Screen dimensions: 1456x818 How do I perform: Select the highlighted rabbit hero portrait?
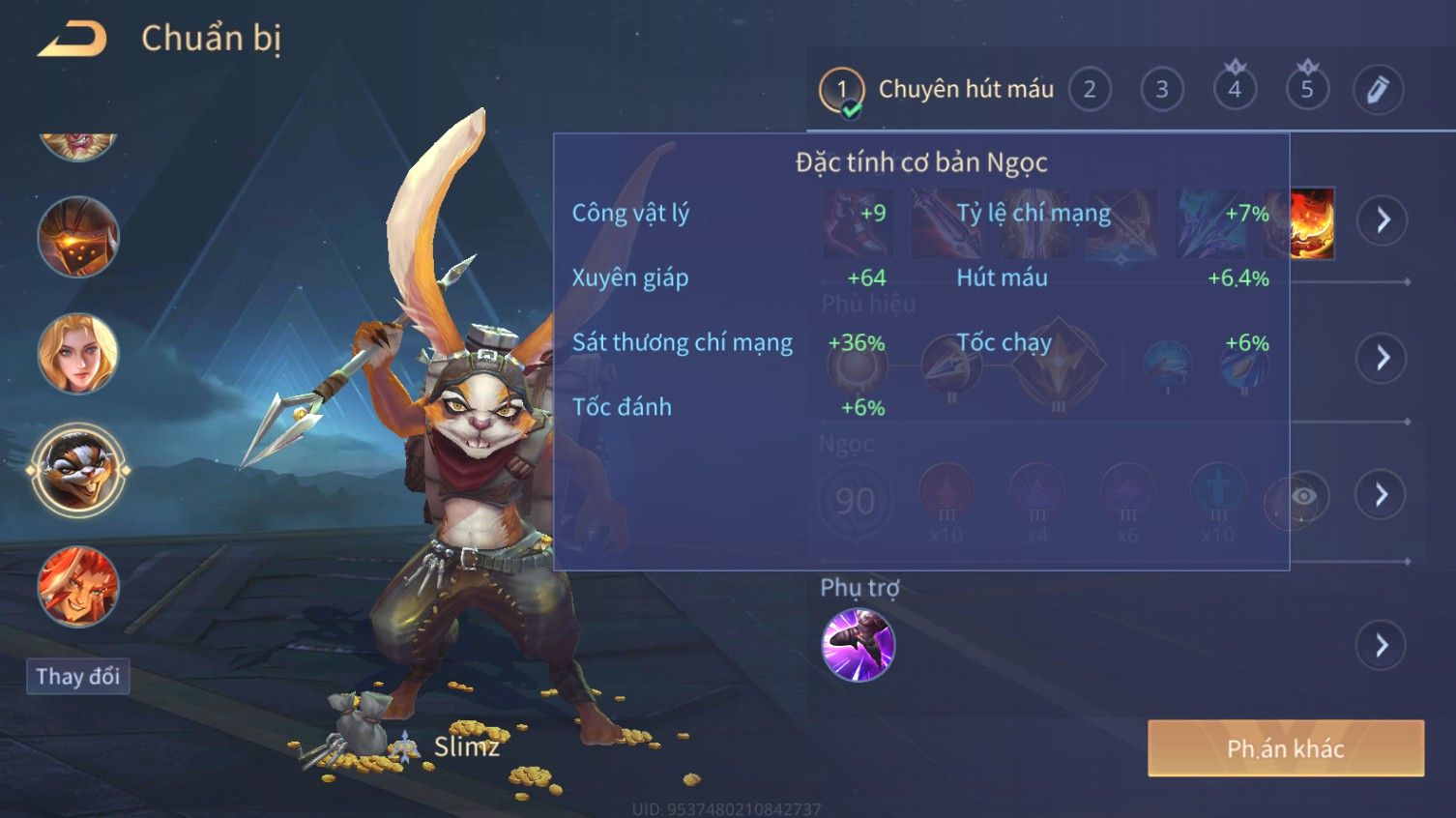(x=78, y=471)
